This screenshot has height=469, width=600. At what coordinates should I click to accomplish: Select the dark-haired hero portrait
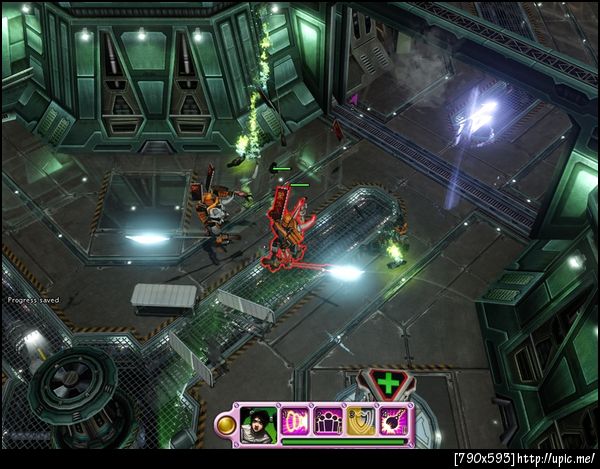click(x=258, y=421)
